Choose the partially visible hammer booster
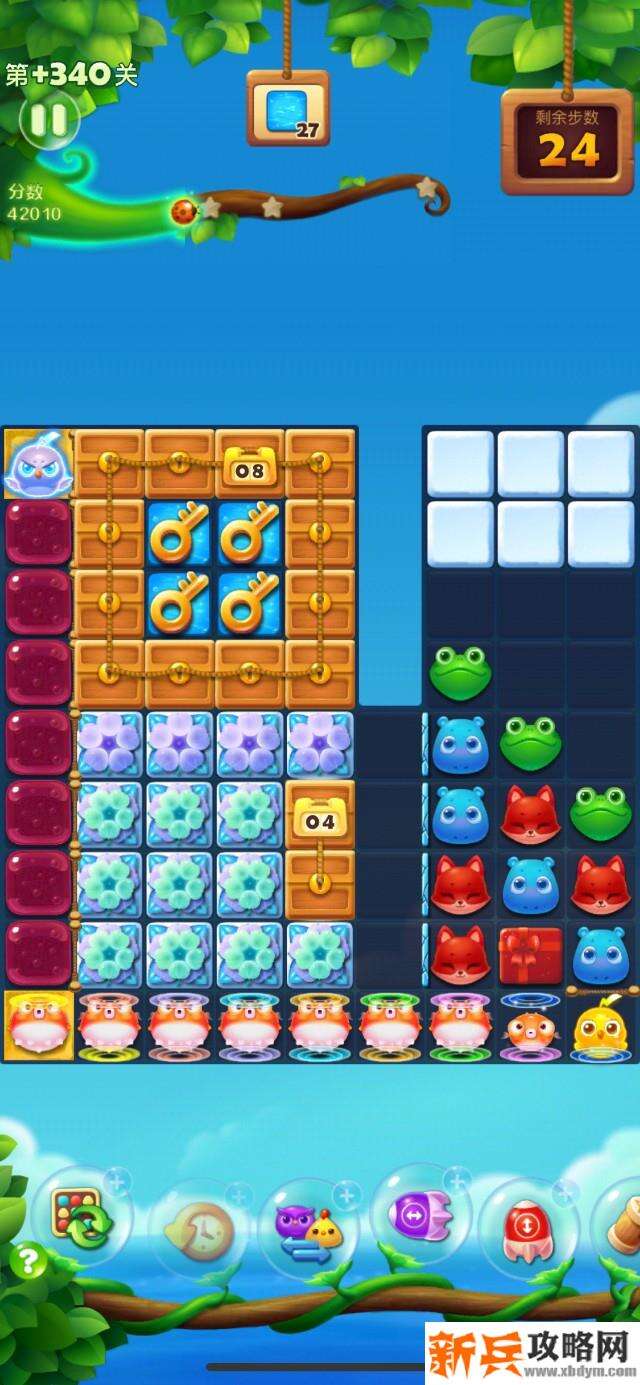Screen dimensions: 640x1385 622,1226
